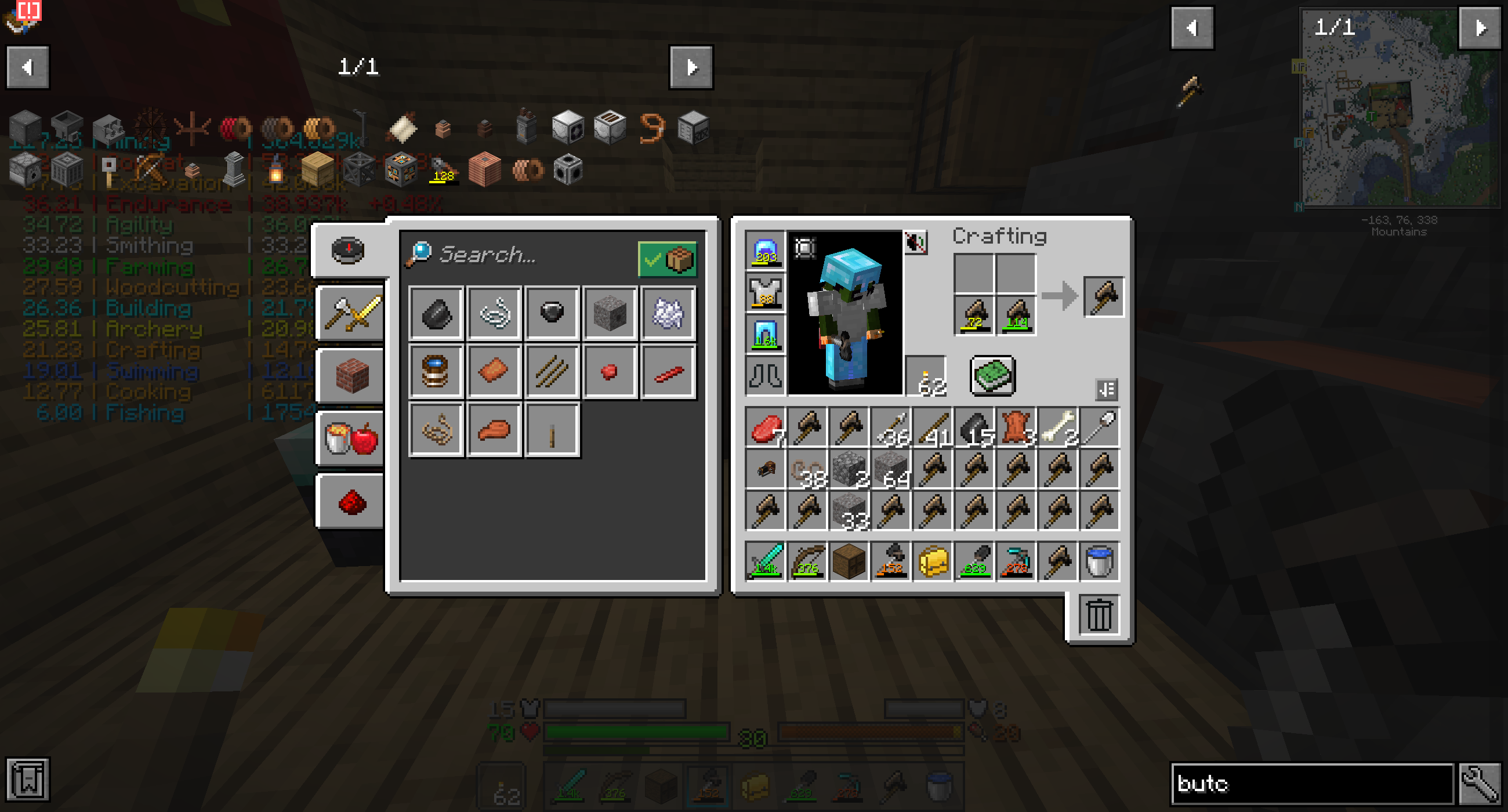Toggle the player model rotation icon
Viewport: 1508px width, 812px height.
(x=805, y=248)
